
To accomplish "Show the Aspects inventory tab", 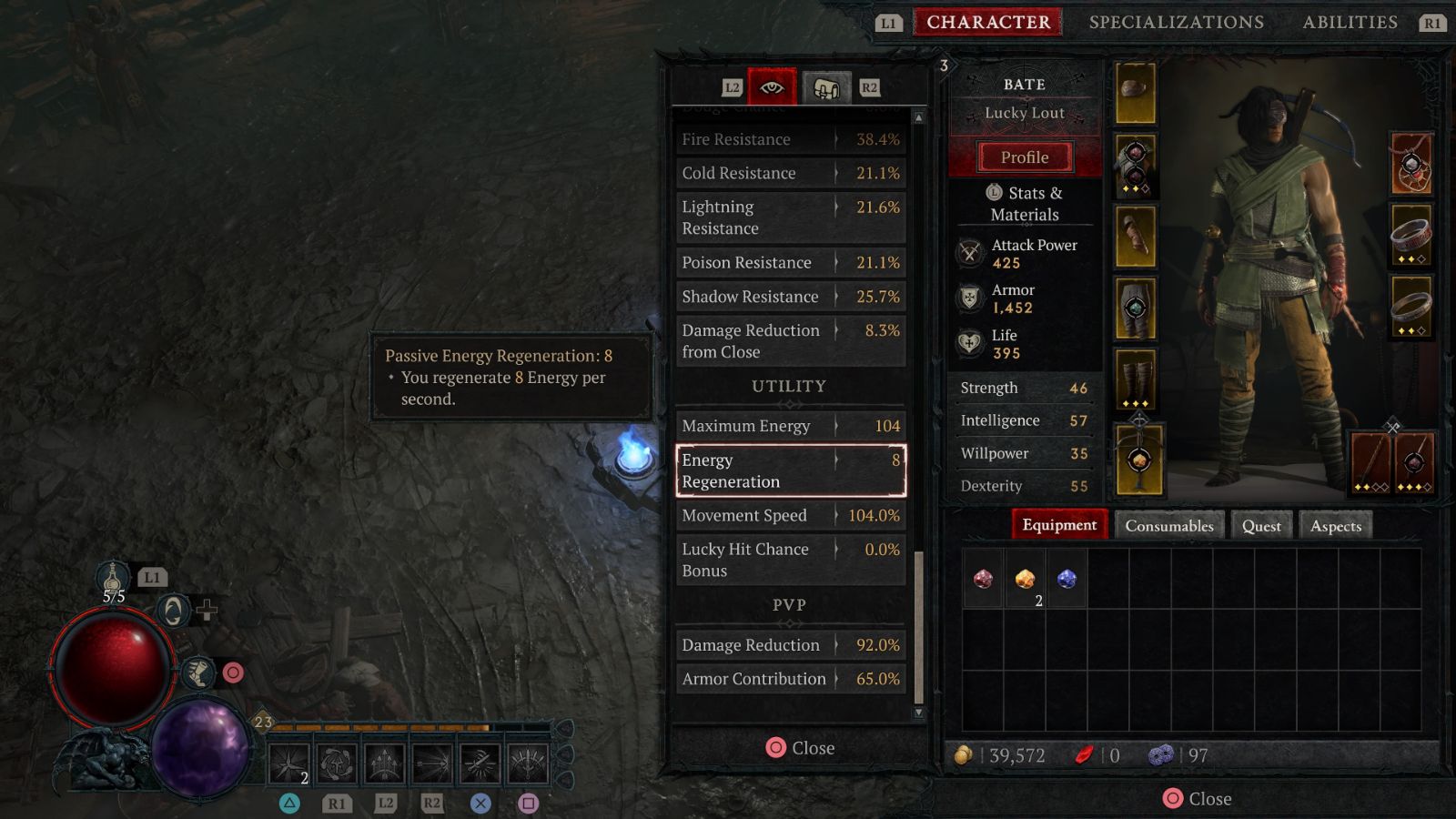I will [1335, 525].
